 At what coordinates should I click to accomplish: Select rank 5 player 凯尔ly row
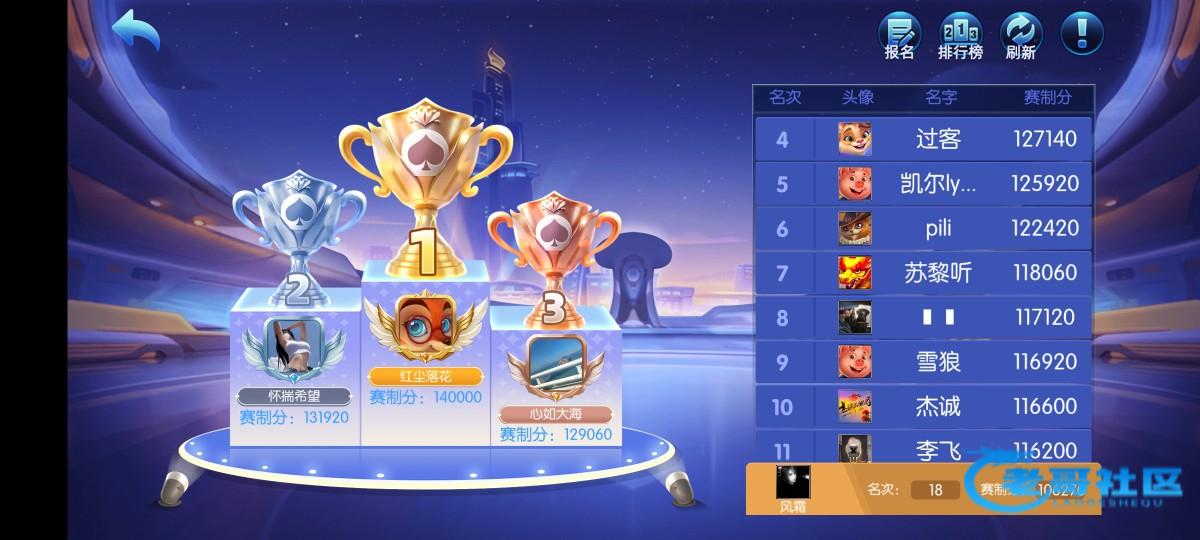click(922, 184)
